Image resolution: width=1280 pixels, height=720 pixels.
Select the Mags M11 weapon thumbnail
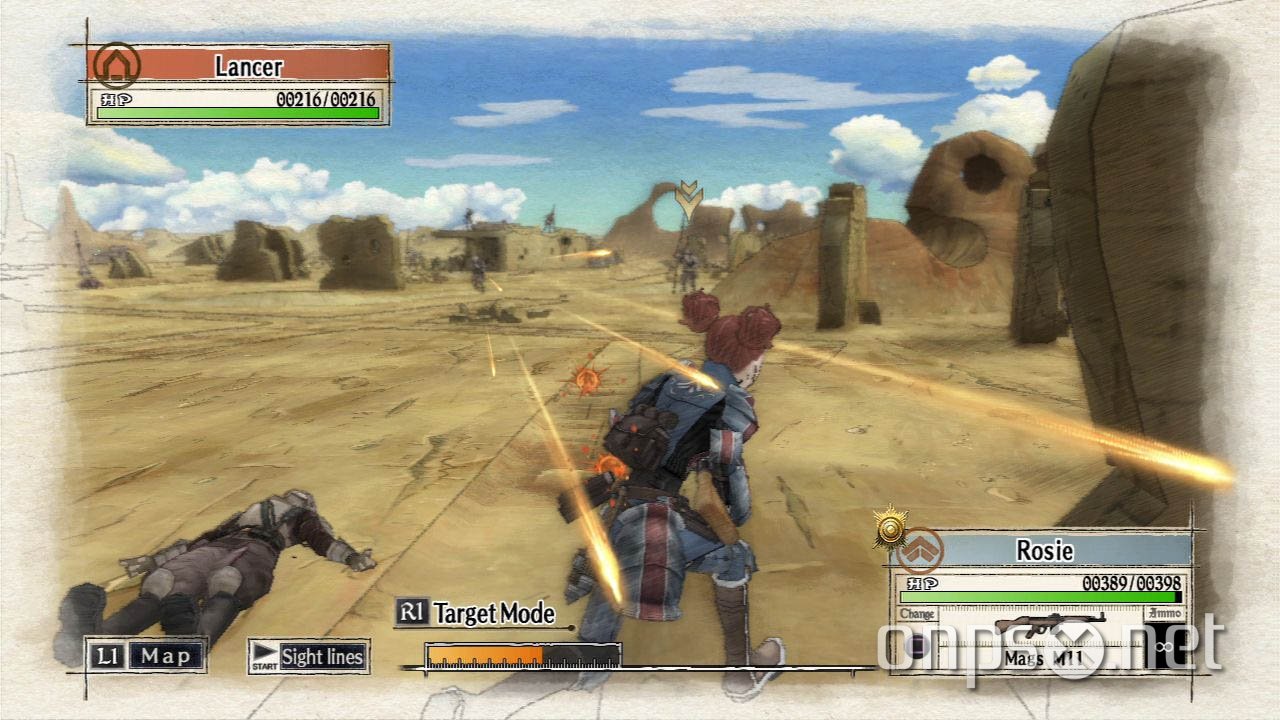tap(1050, 625)
